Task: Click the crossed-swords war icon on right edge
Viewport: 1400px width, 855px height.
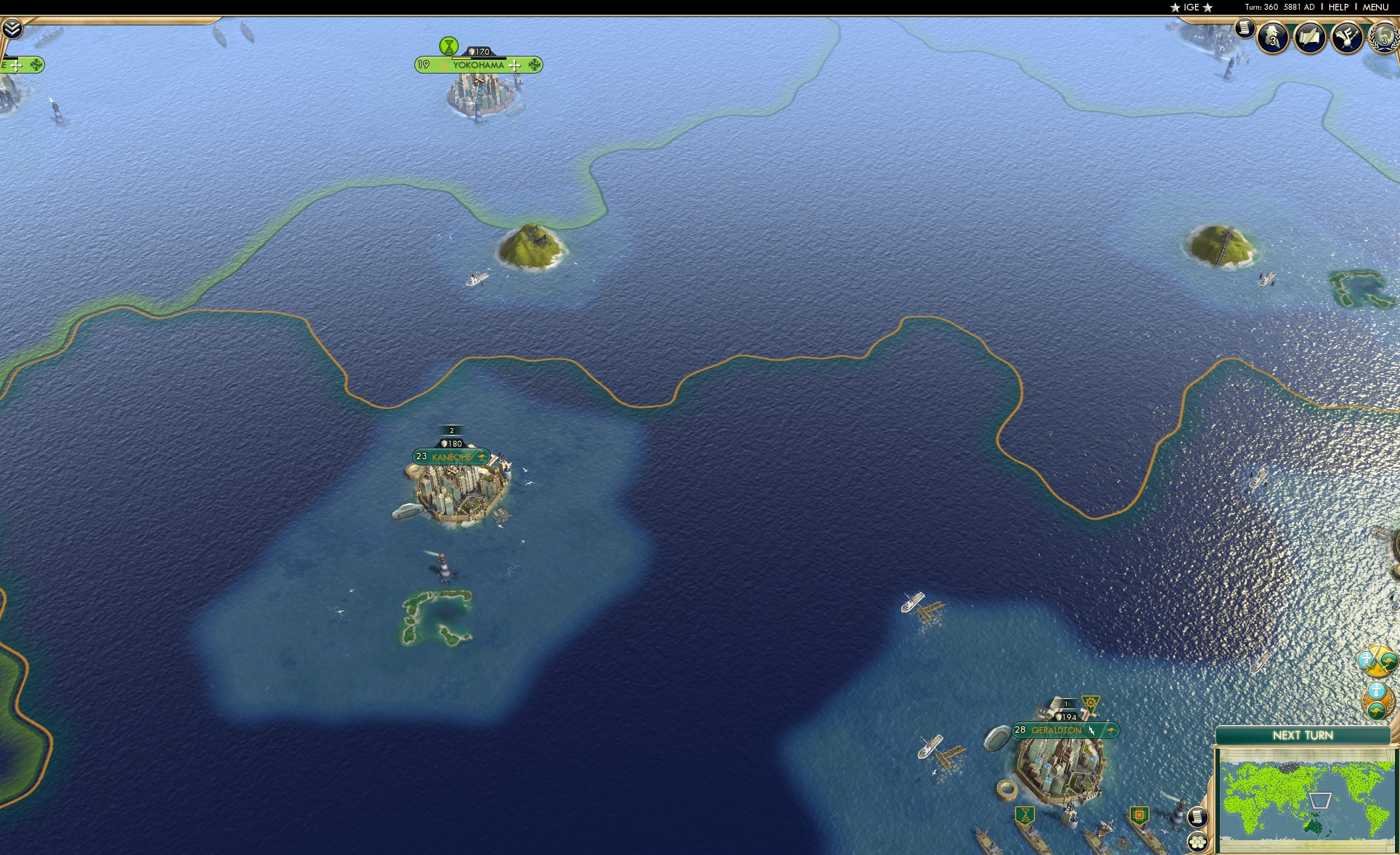Action: tap(1378, 660)
